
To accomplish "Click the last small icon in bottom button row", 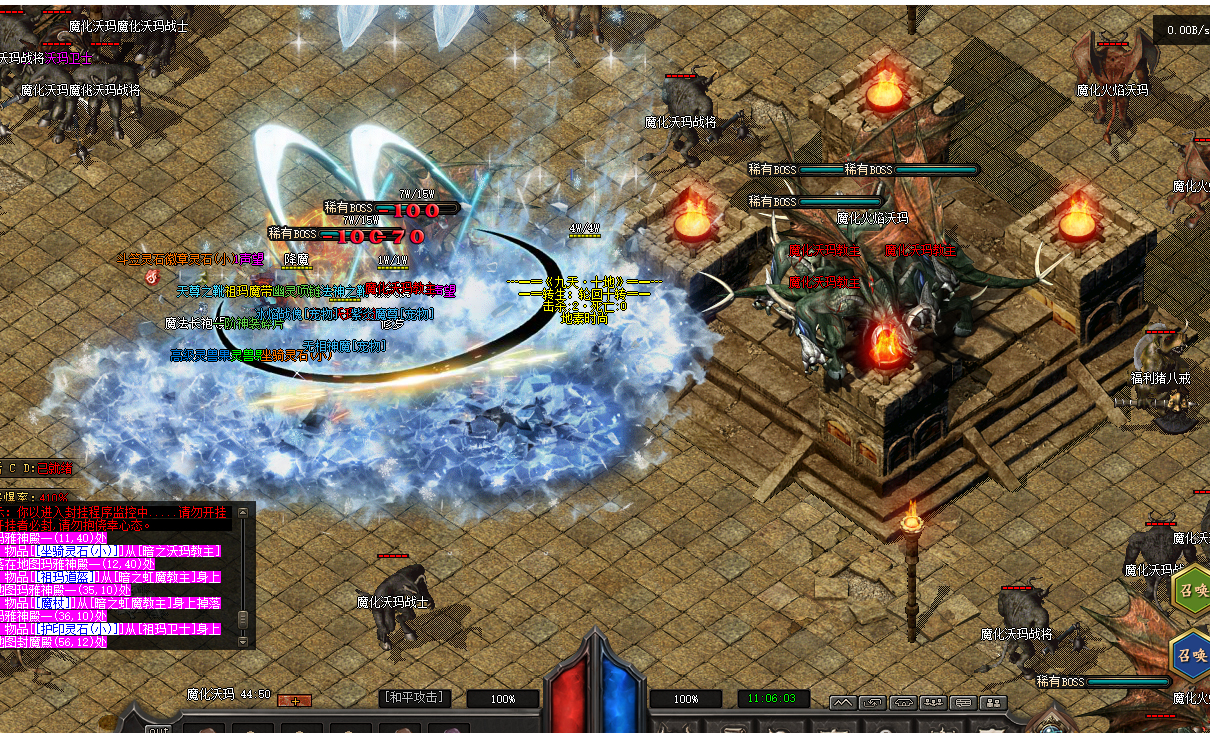I will [993, 703].
